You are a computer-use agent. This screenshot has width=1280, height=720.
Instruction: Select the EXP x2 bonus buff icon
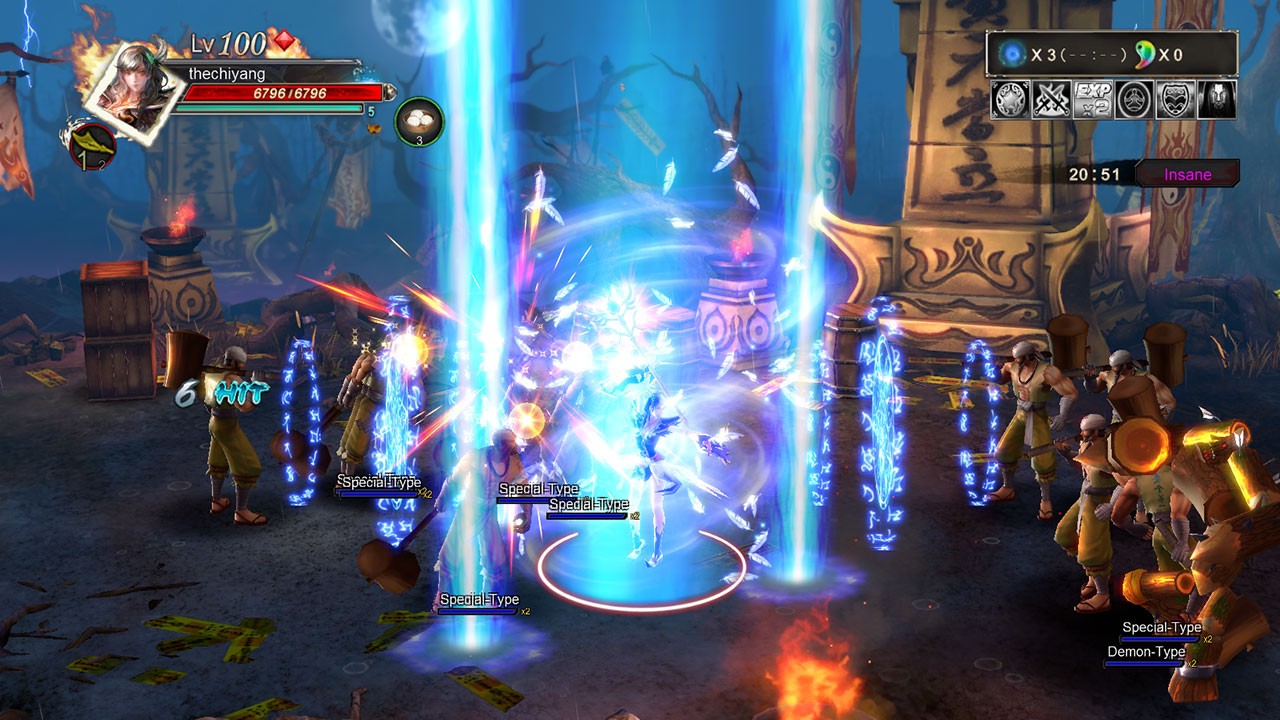pyautogui.click(x=1091, y=100)
